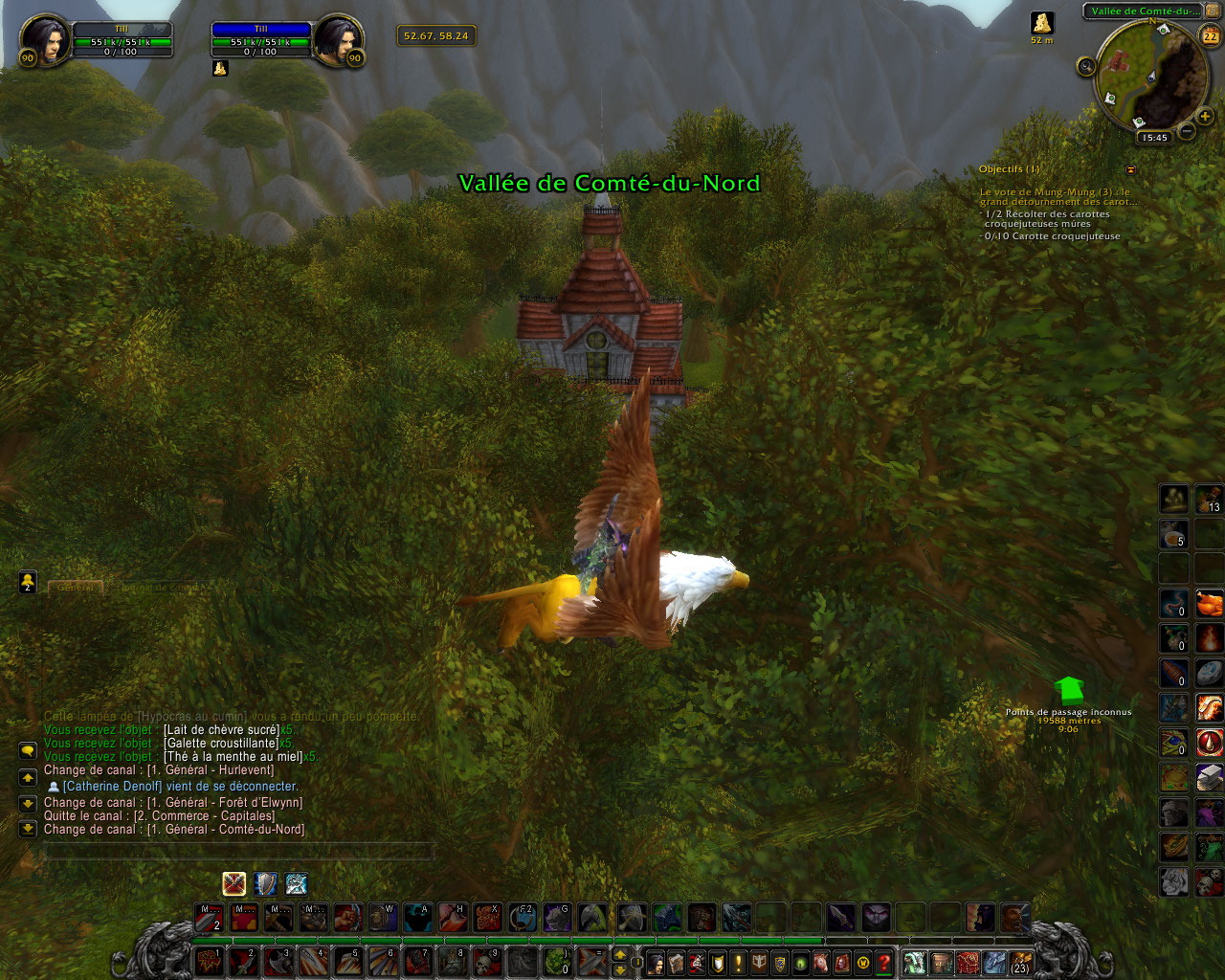Open the minimap tracking magnifier button
The width and height of the screenshot is (1225, 980).
pos(1086,65)
